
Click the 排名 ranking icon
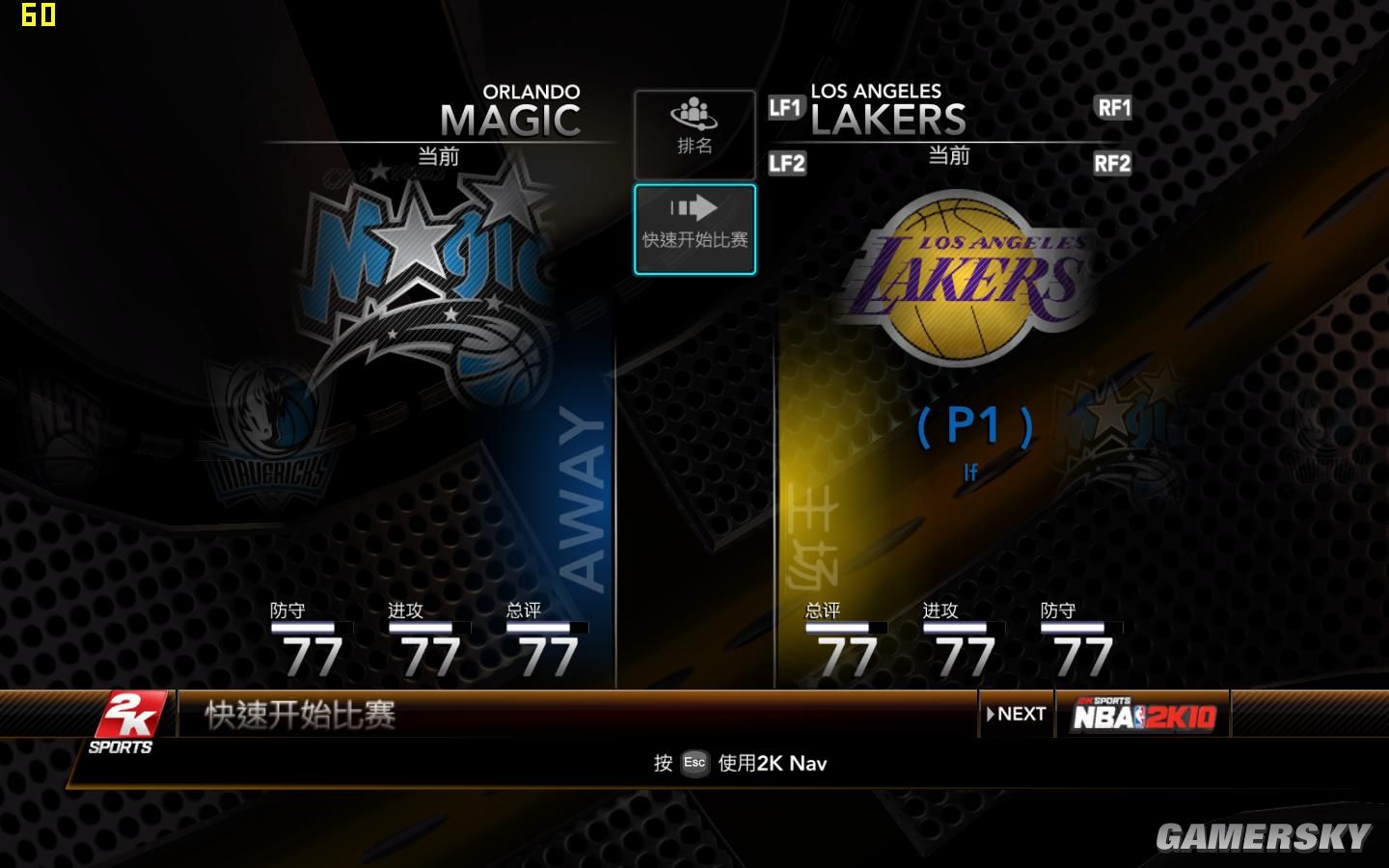(x=694, y=133)
